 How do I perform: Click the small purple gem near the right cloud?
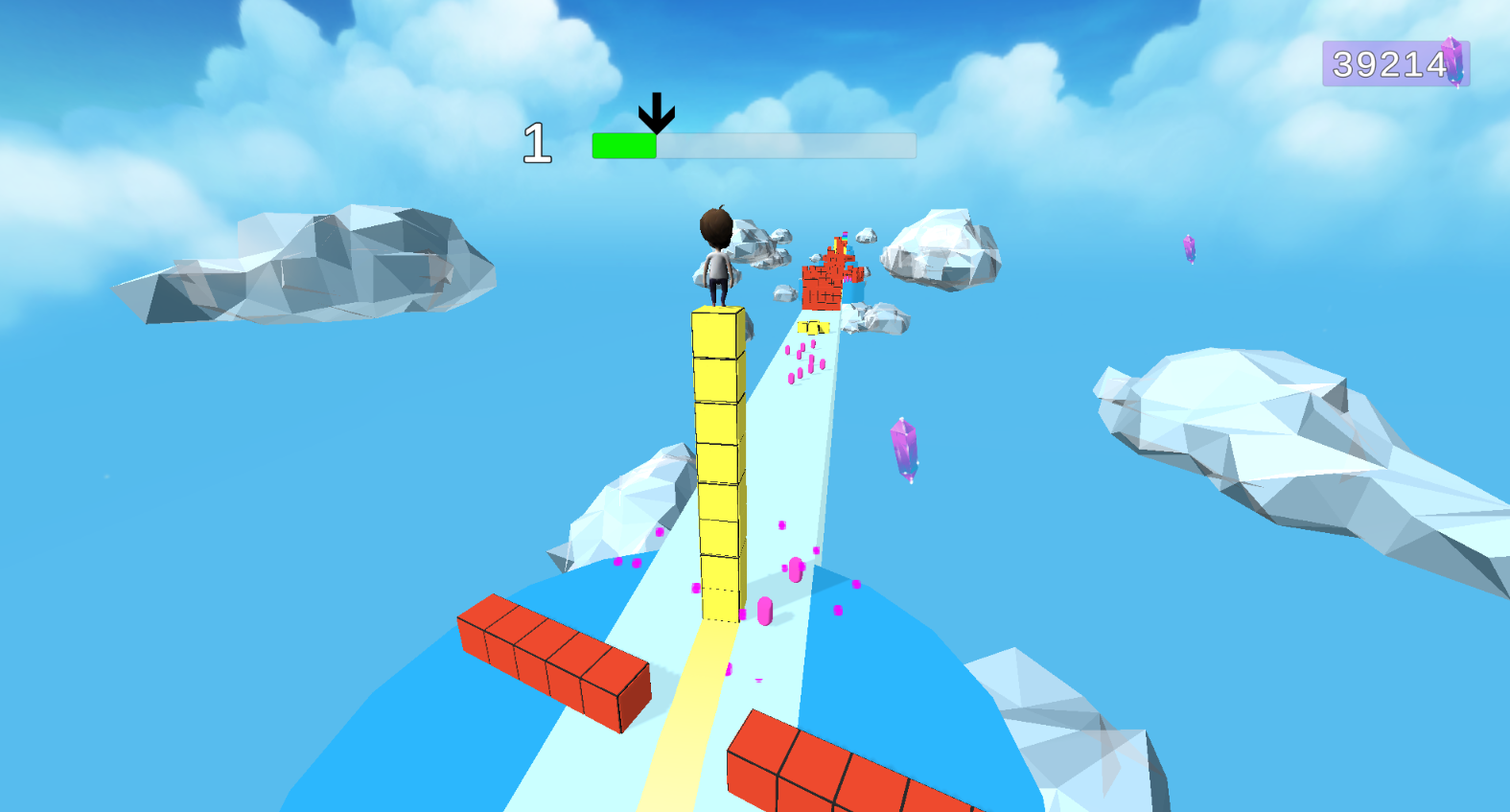coord(1189,249)
